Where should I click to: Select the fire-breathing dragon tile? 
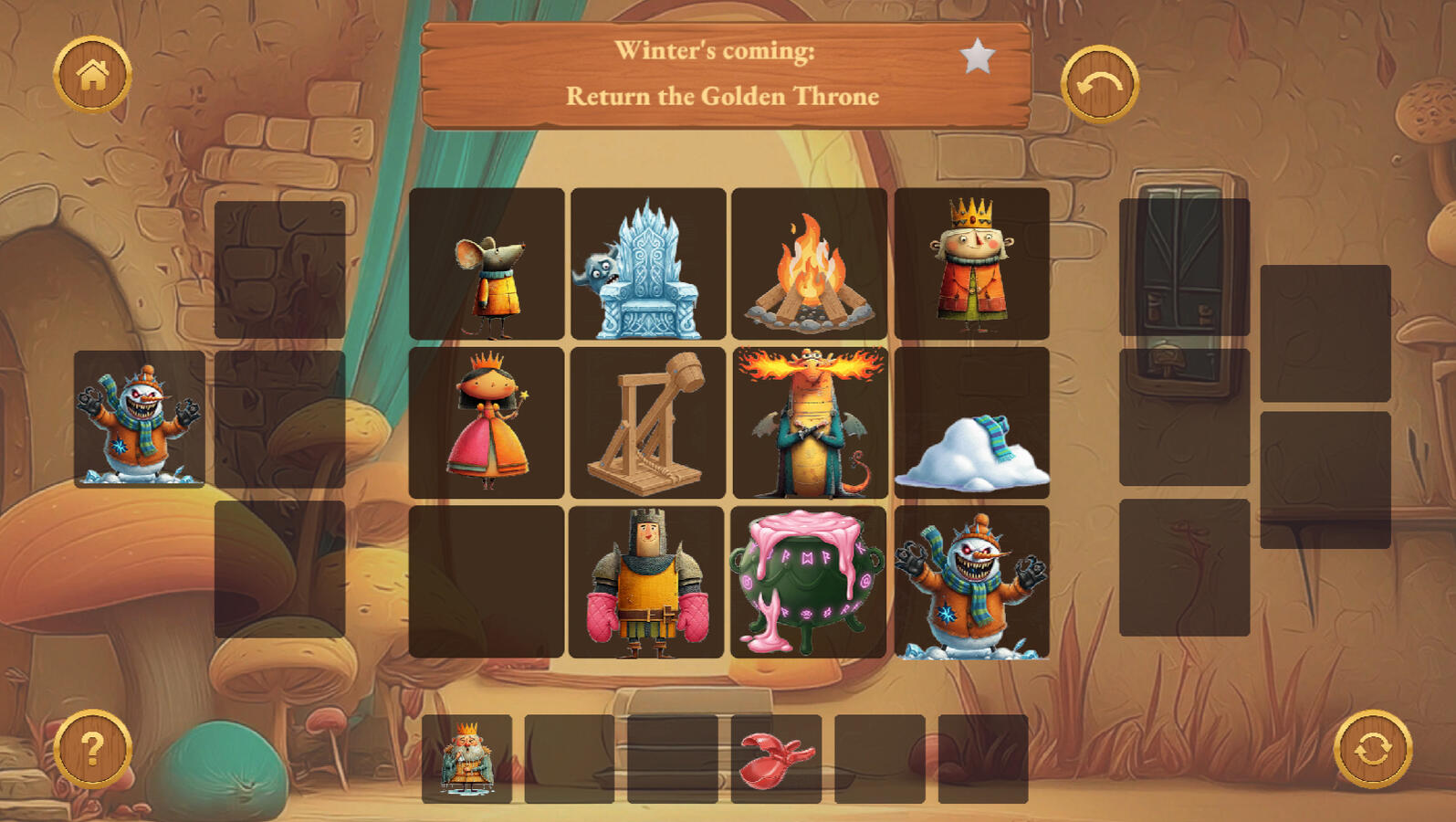(x=809, y=423)
